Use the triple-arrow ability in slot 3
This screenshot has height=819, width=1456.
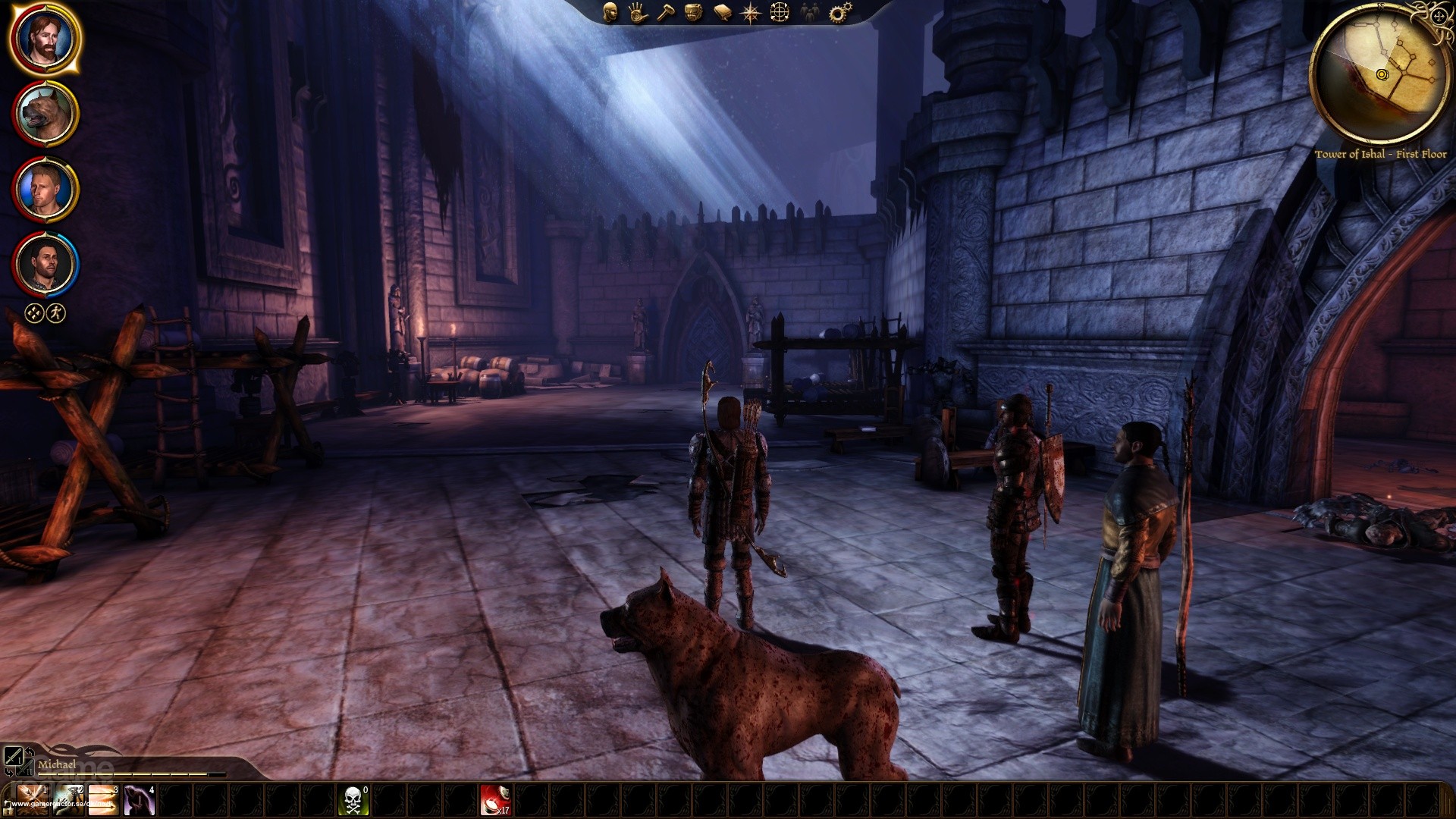point(103,801)
